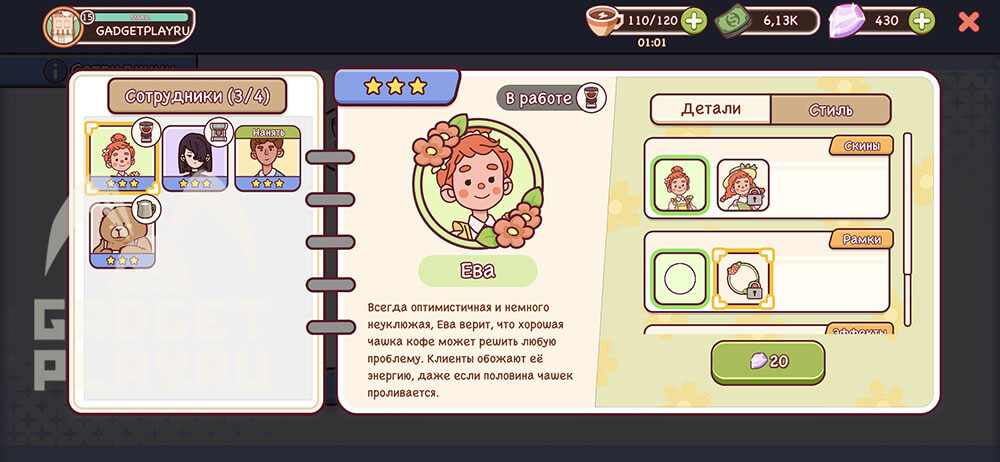Viewport: 1000px width, 462px height.
Task: Open the GADGETPLAYRU player profile
Action: point(118,25)
